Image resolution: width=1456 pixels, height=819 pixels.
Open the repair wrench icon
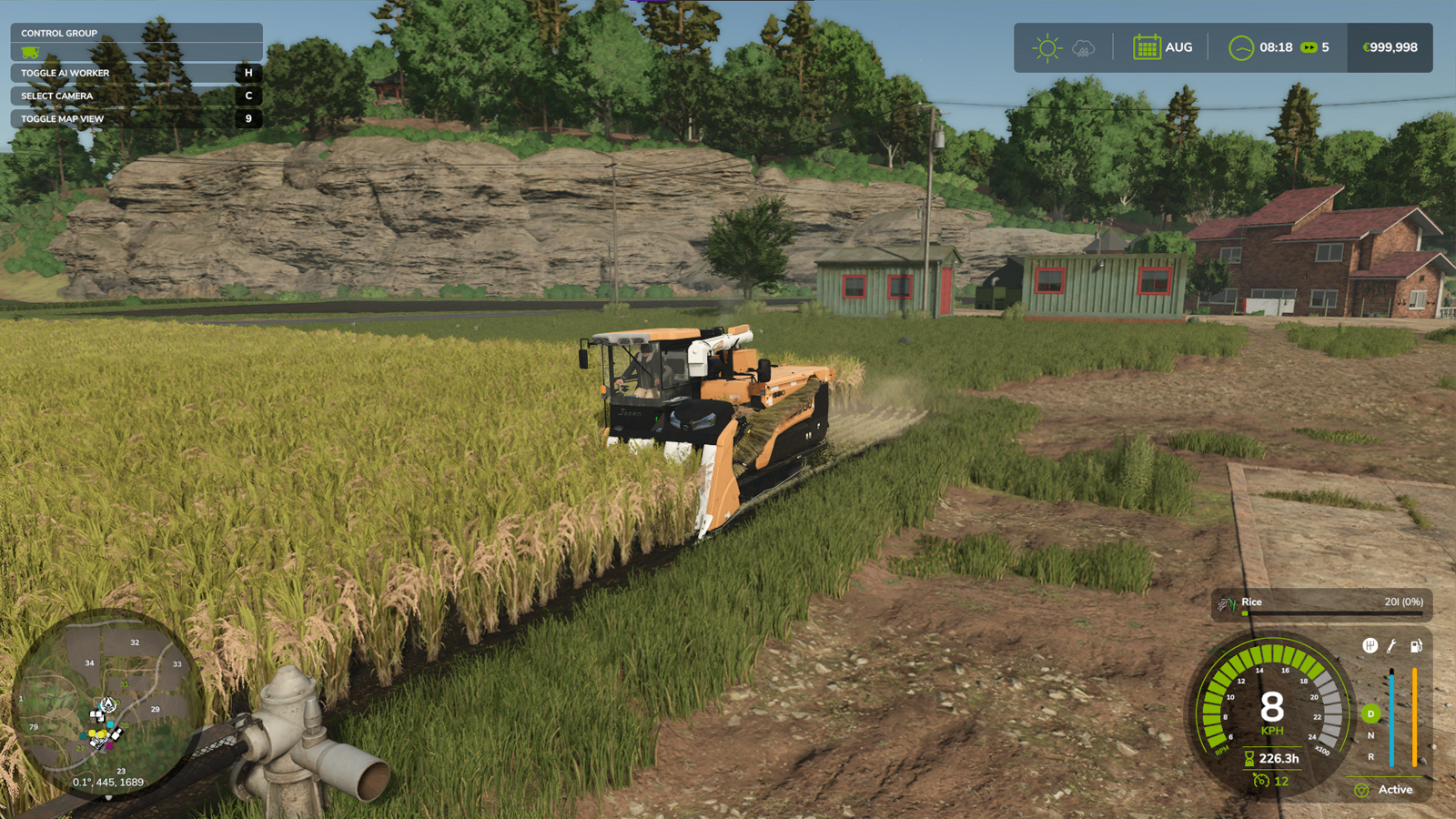click(x=1391, y=645)
